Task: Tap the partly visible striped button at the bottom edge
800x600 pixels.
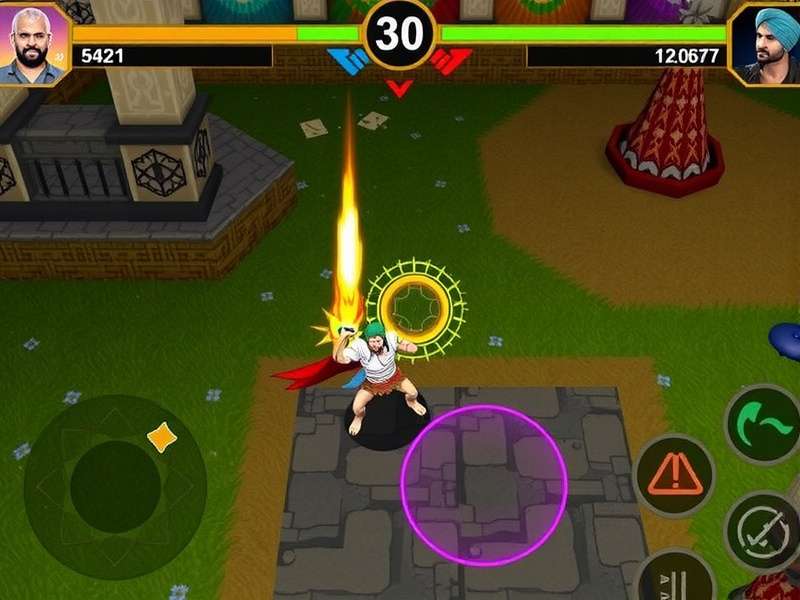Action: coord(675,578)
